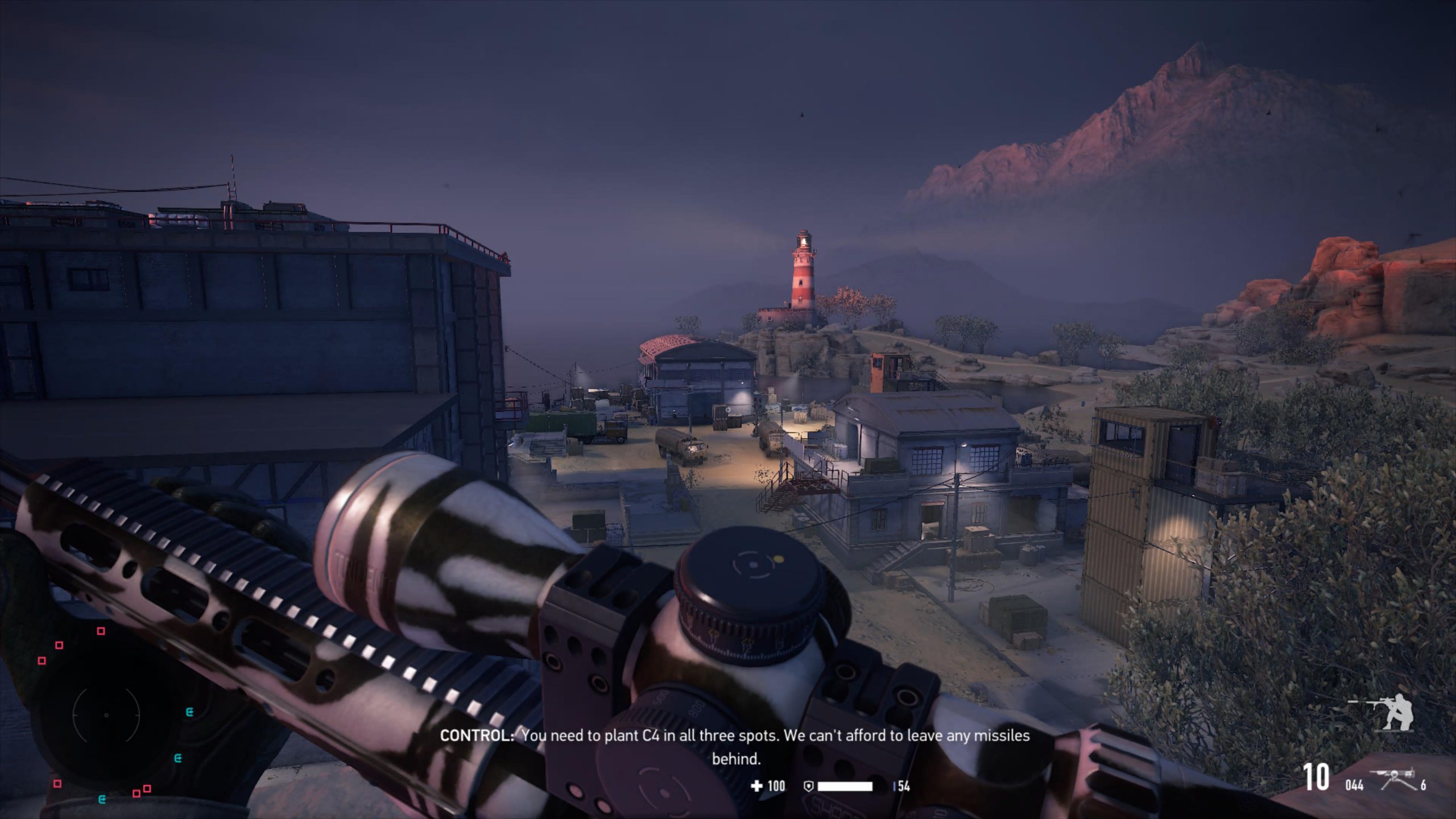Click the shield armor icon
The image size is (1456, 819).
809,787
